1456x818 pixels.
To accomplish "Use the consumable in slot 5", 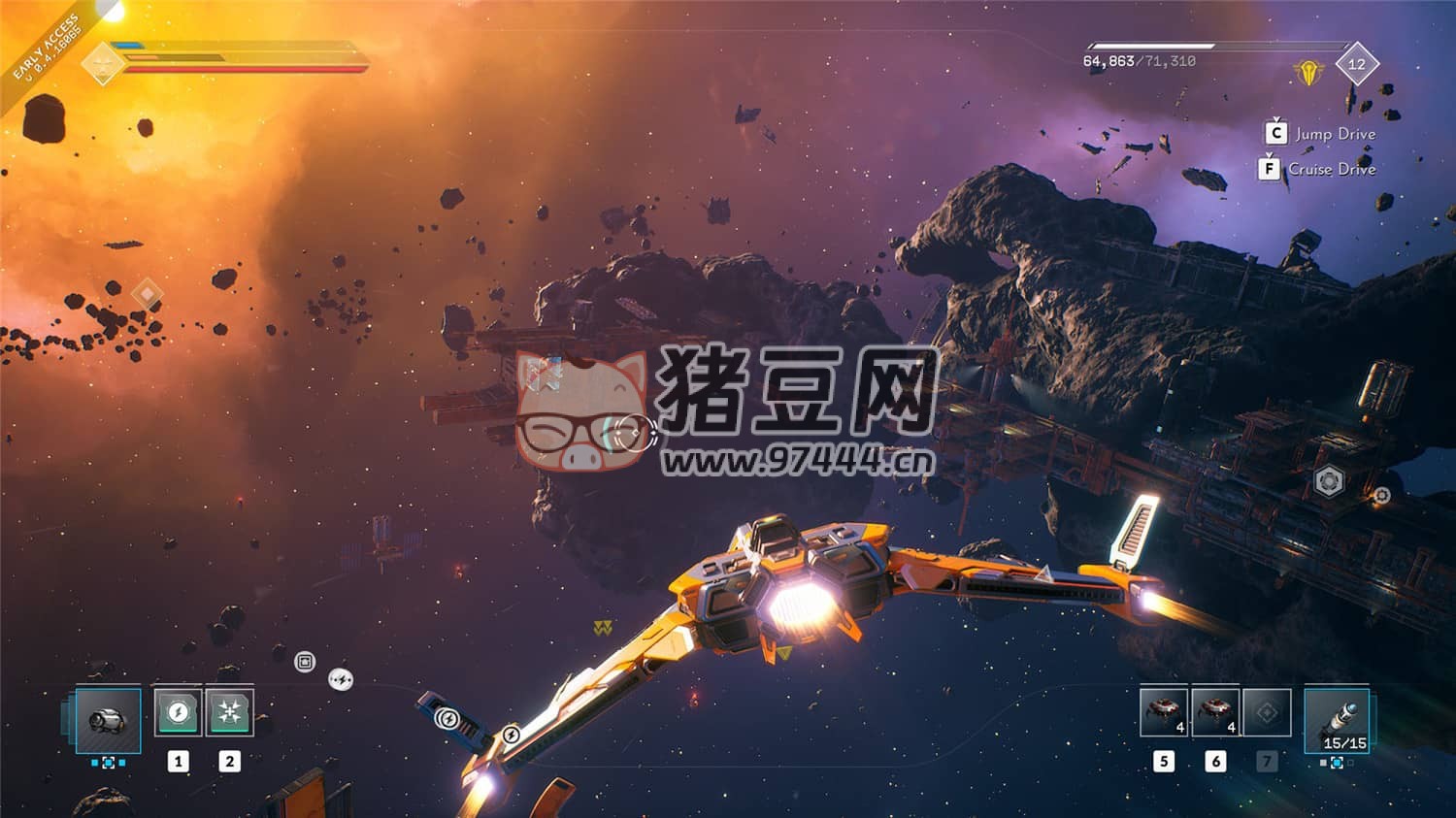I will tap(1164, 713).
